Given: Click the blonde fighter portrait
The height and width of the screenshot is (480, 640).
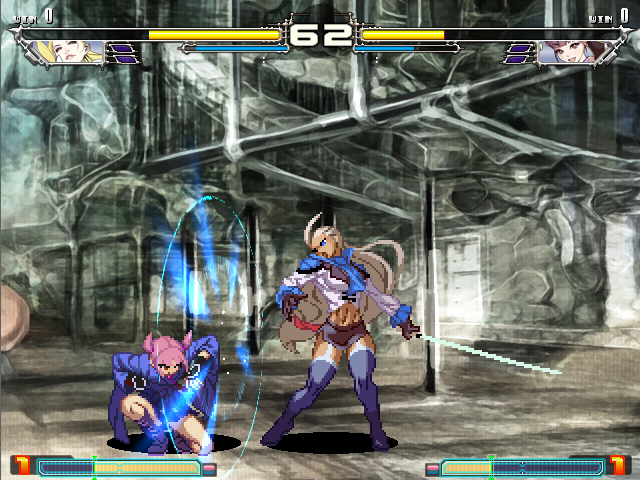Looking at the screenshot, I should [x=79, y=52].
